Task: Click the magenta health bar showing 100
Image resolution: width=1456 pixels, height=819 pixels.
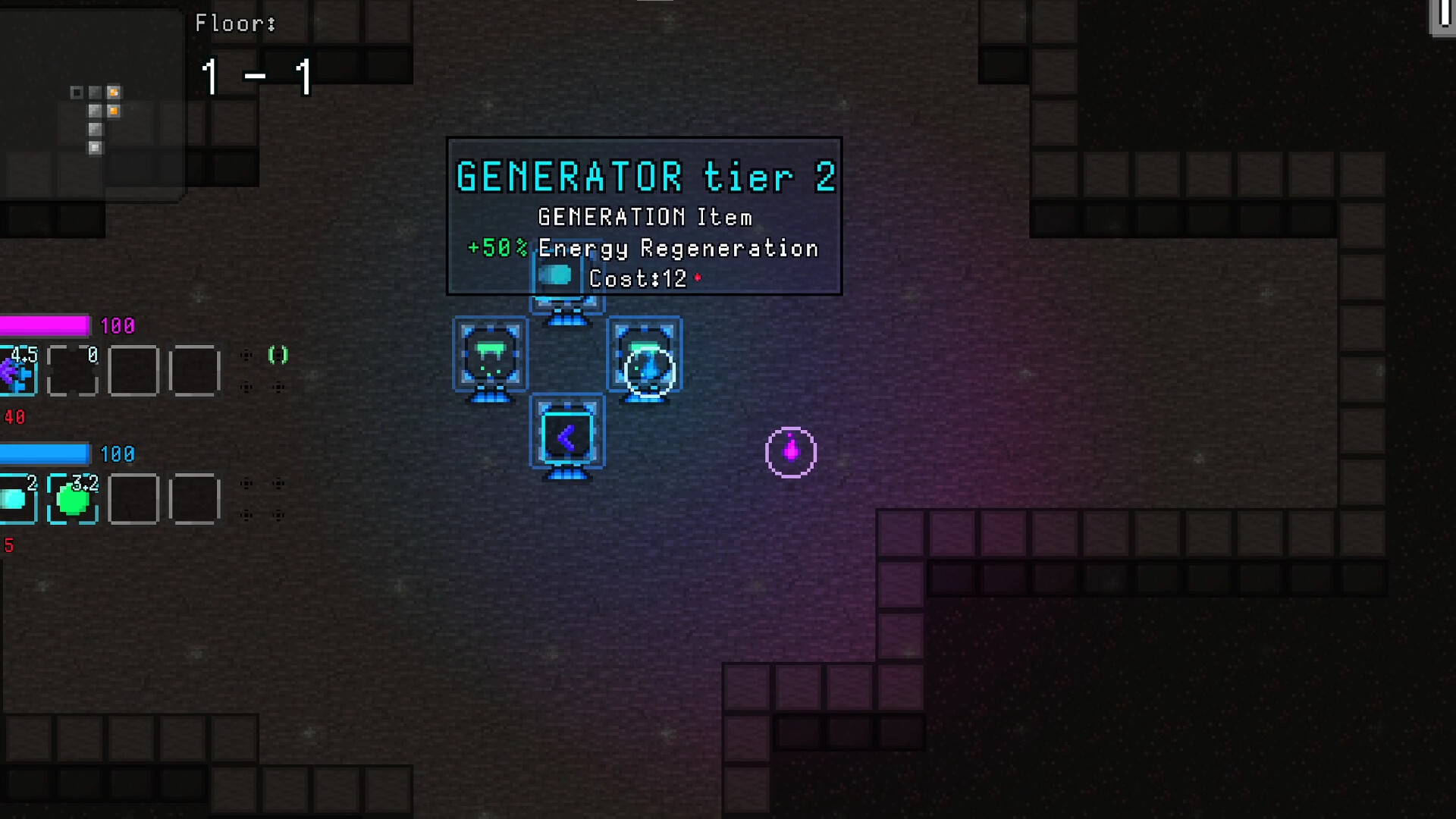Action: tap(45, 327)
